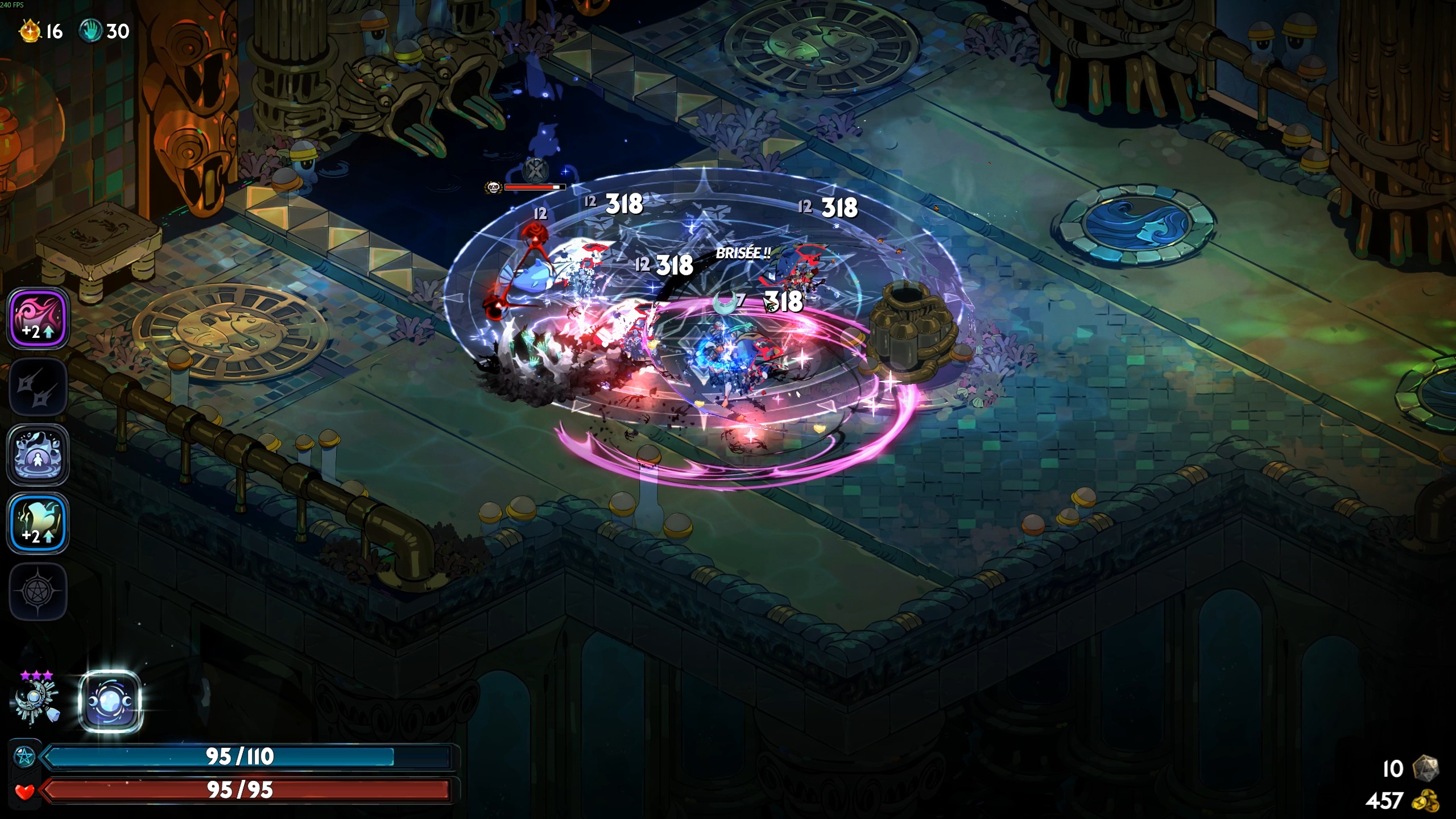Click the golden laurel currency icon showing 16
1456x819 pixels.
point(30,31)
